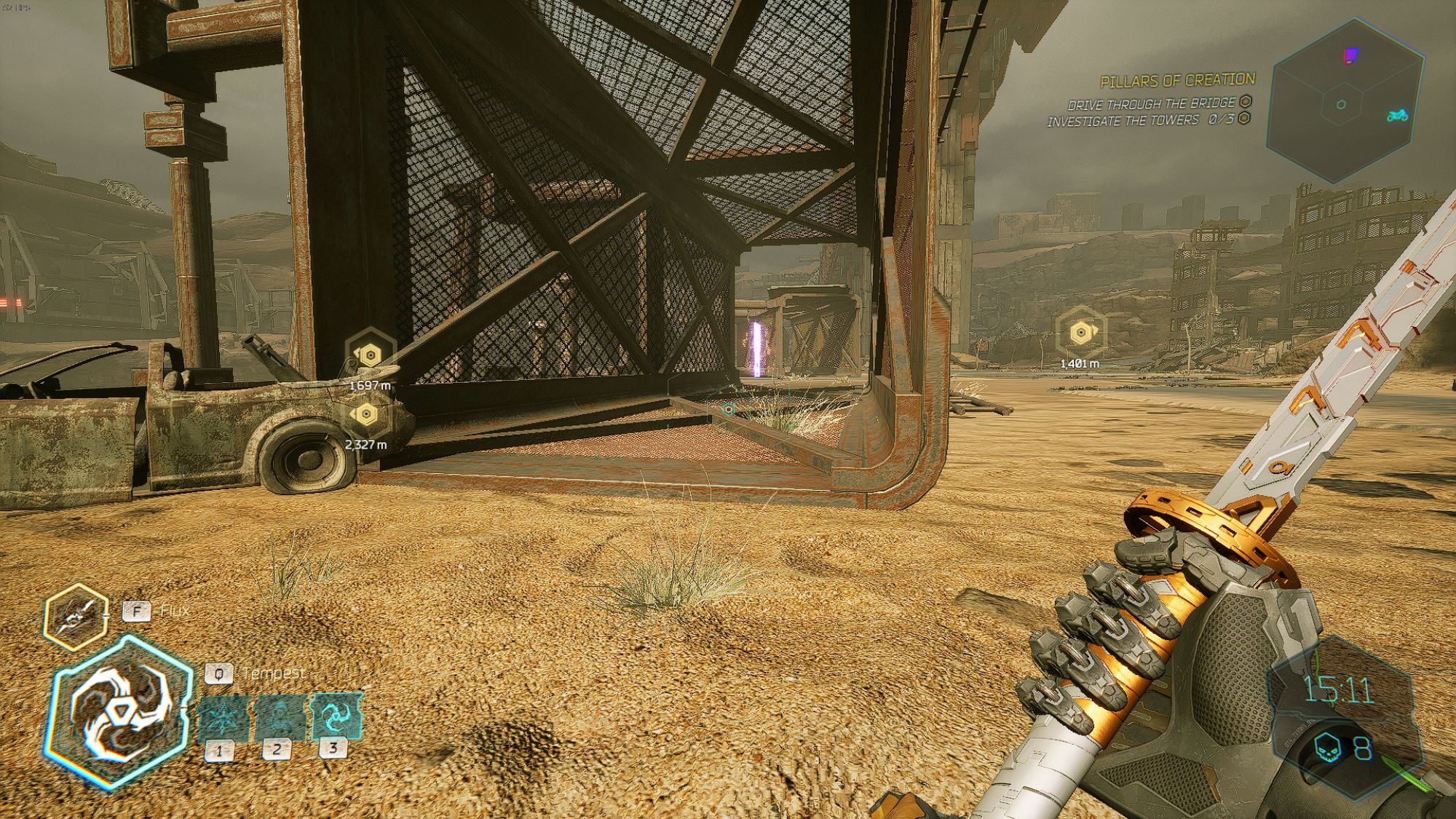The image size is (1456, 819).
Task: Click the Drive Through the Bridge objective
Action: pos(1152,104)
